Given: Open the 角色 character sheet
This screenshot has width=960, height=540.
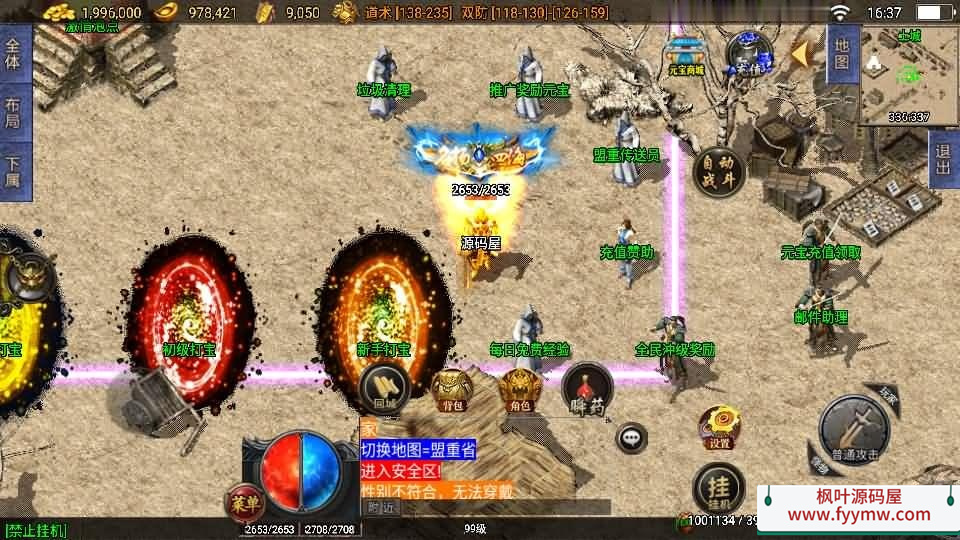Looking at the screenshot, I should pos(519,388).
